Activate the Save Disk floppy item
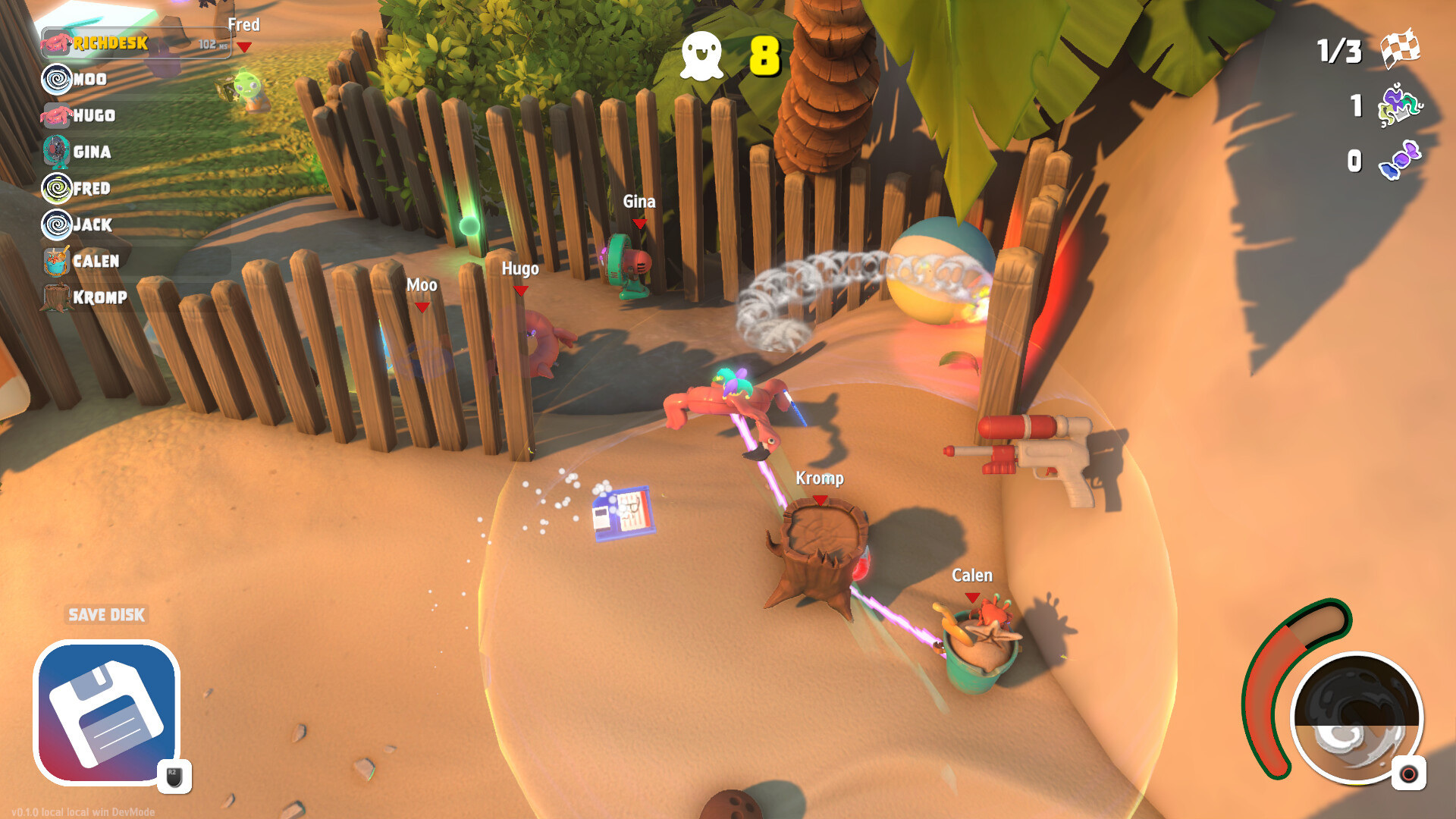The width and height of the screenshot is (1456, 819). pos(107,714)
